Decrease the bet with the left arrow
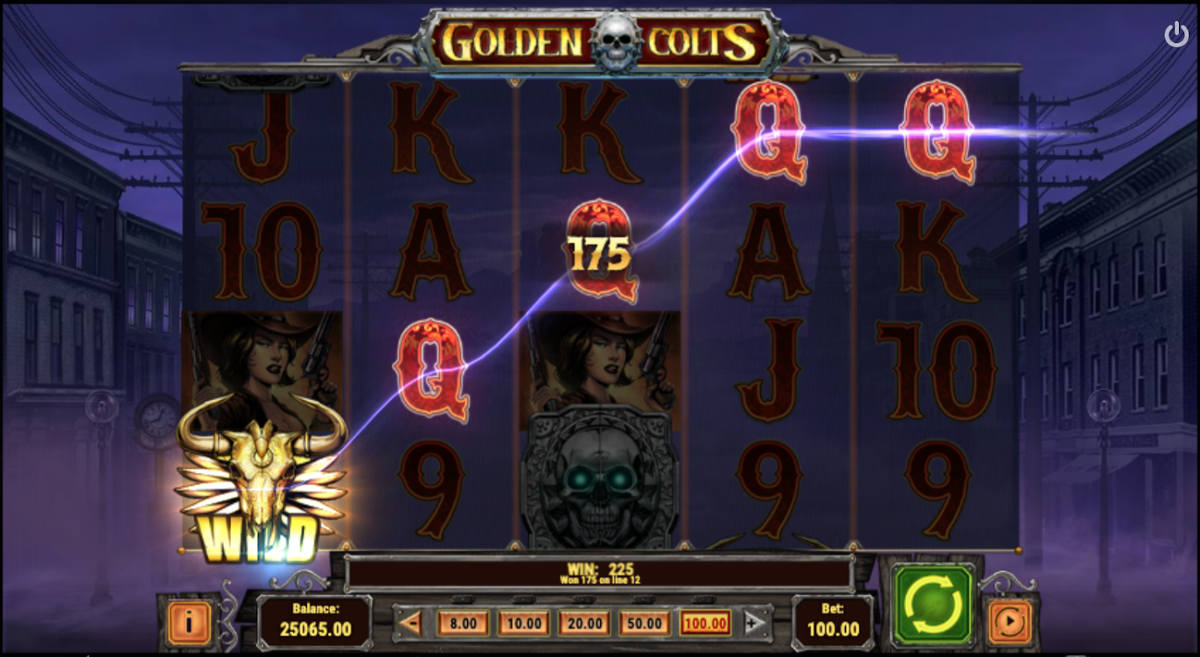 [410, 624]
